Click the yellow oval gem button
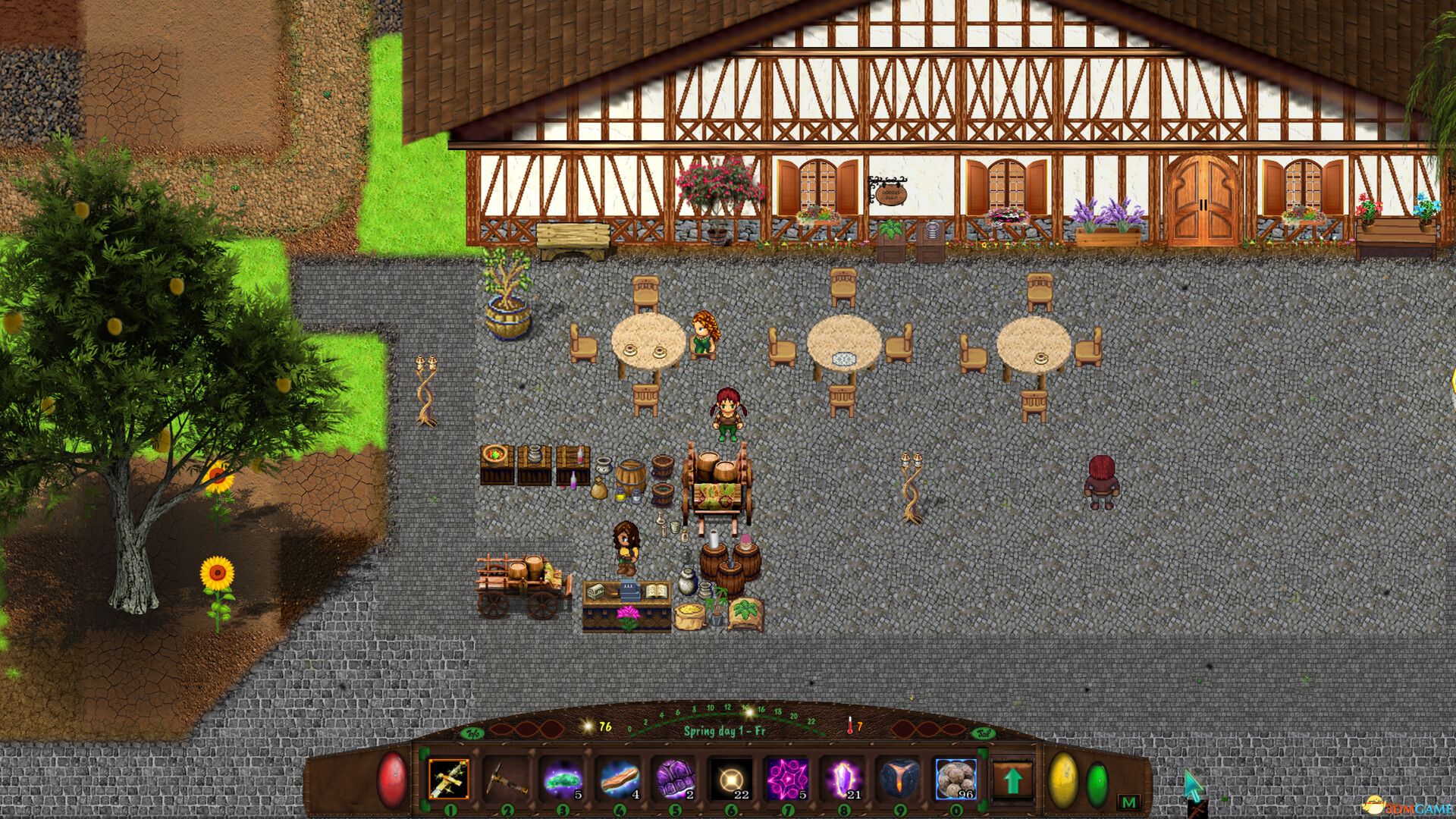The height and width of the screenshot is (819, 1456). click(x=1062, y=780)
